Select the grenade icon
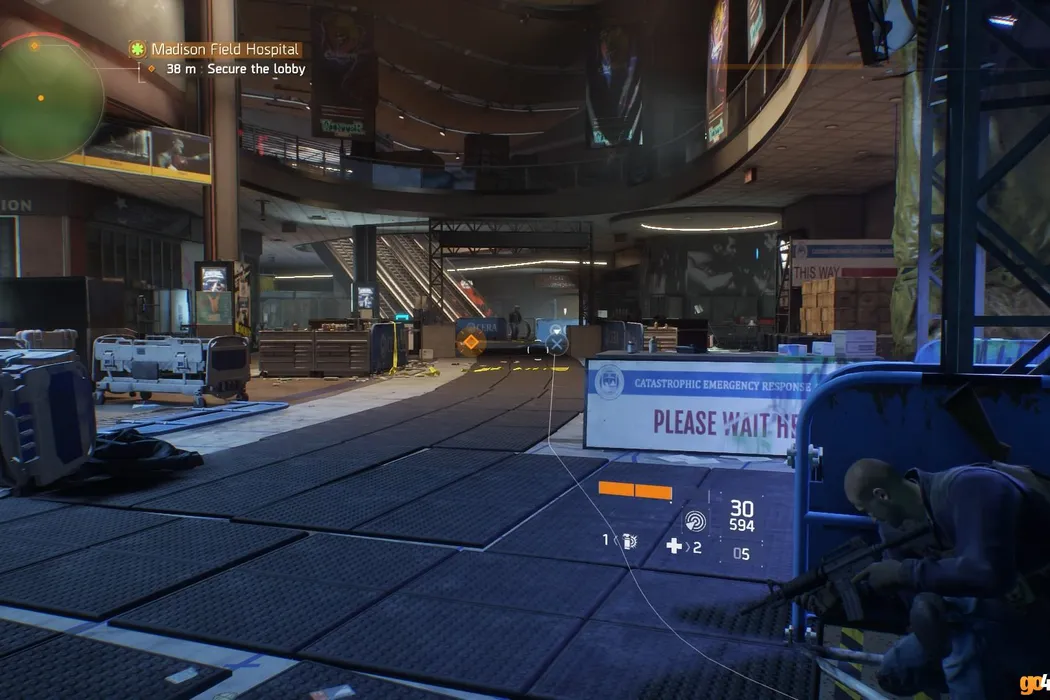The height and width of the screenshot is (700, 1050). (x=630, y=541)
